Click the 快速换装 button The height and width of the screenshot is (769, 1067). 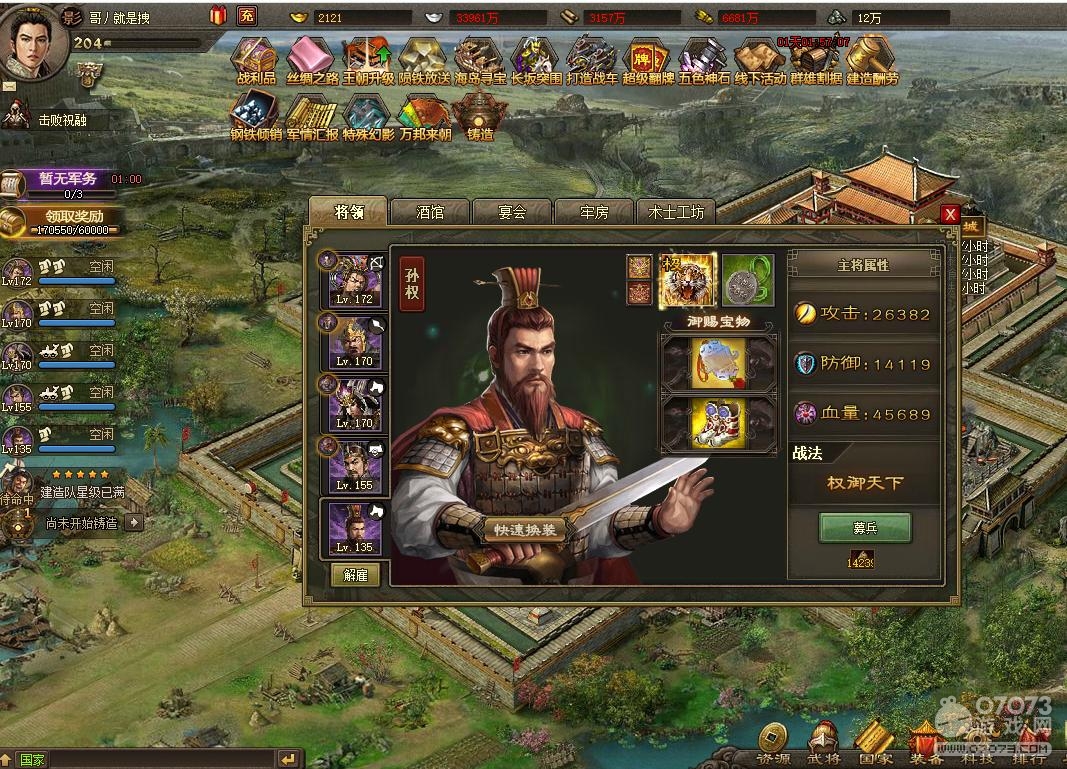[524, 530]
